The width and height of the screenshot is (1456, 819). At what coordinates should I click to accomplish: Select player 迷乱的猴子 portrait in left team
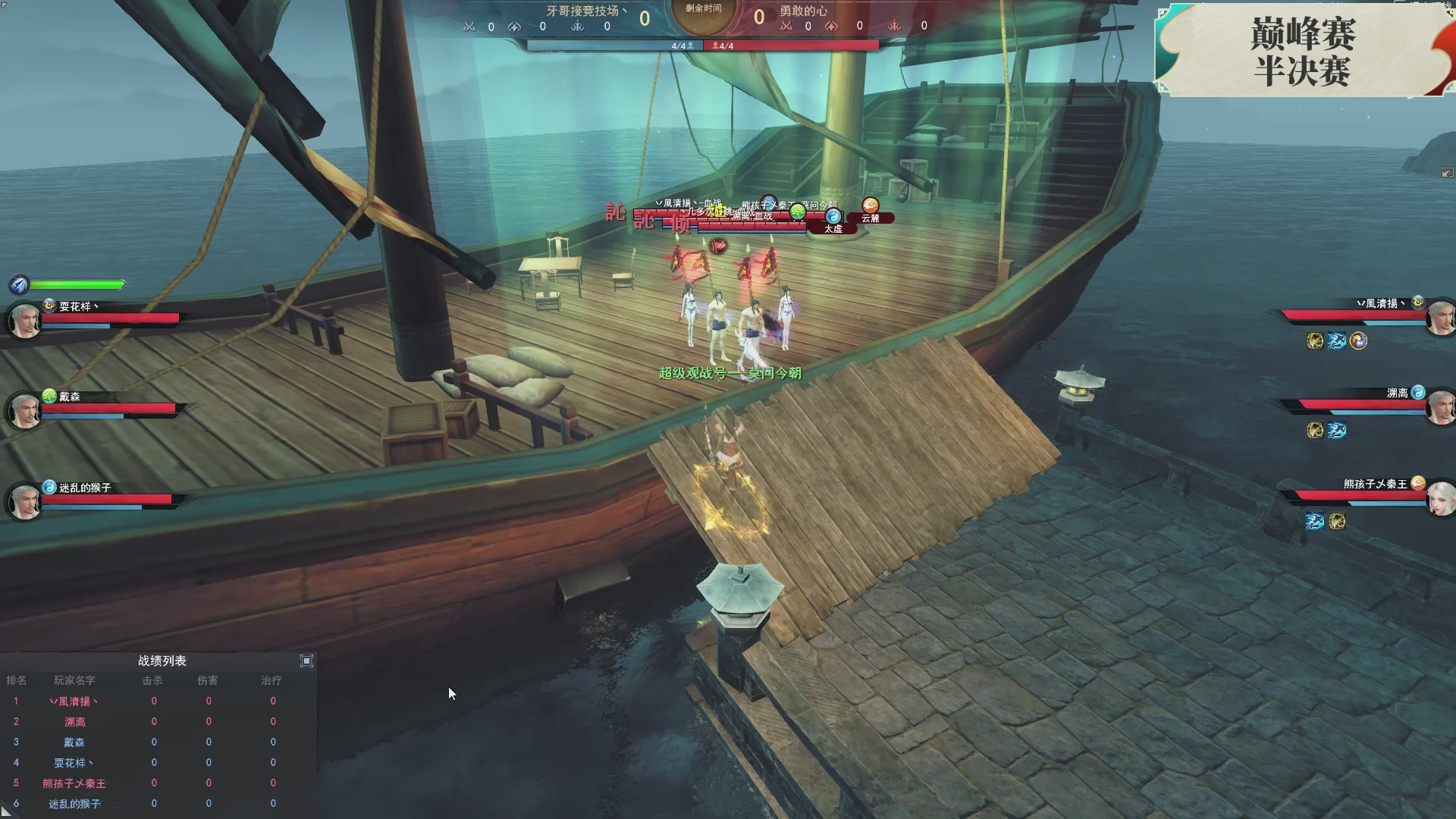24,502
